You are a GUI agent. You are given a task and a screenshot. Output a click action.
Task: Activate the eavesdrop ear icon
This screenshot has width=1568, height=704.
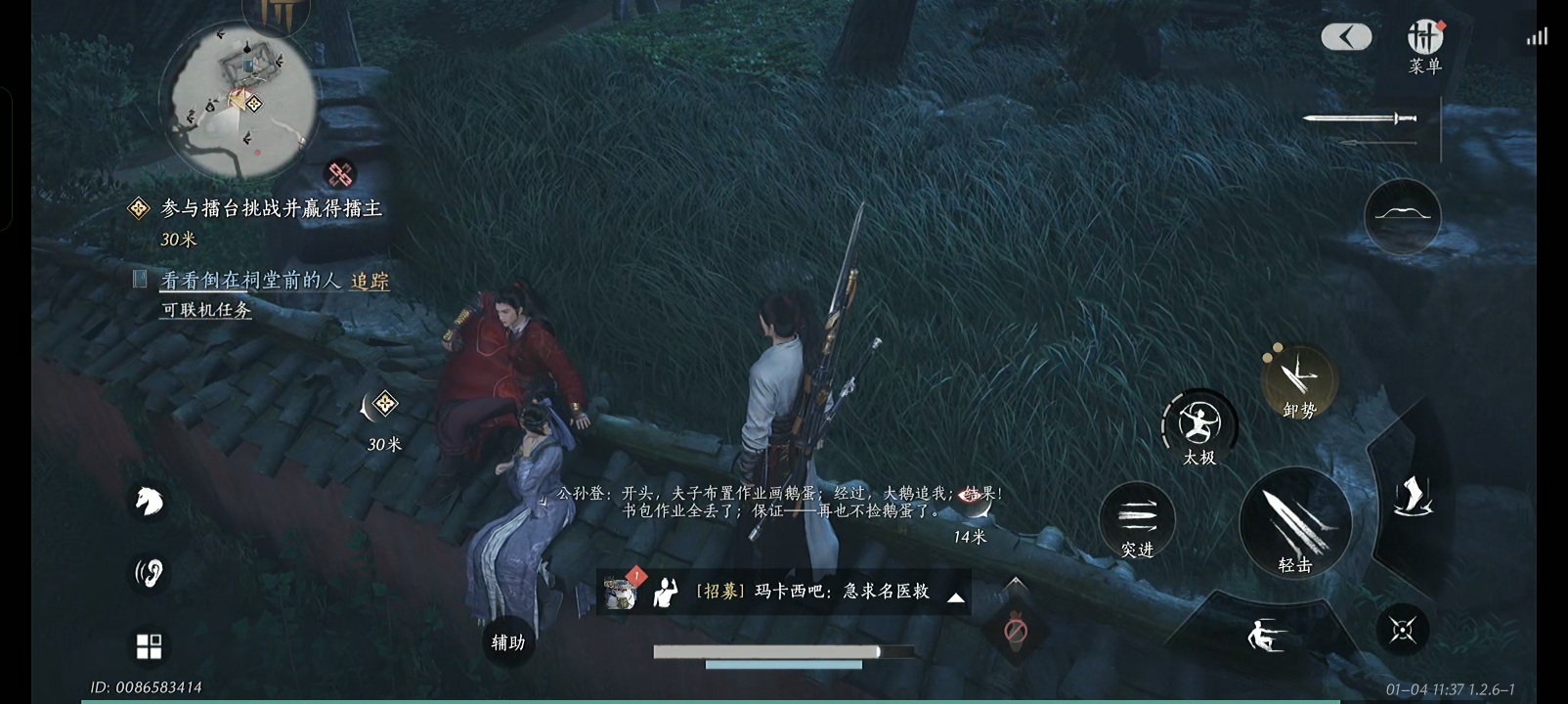click(x=149, y=574)
